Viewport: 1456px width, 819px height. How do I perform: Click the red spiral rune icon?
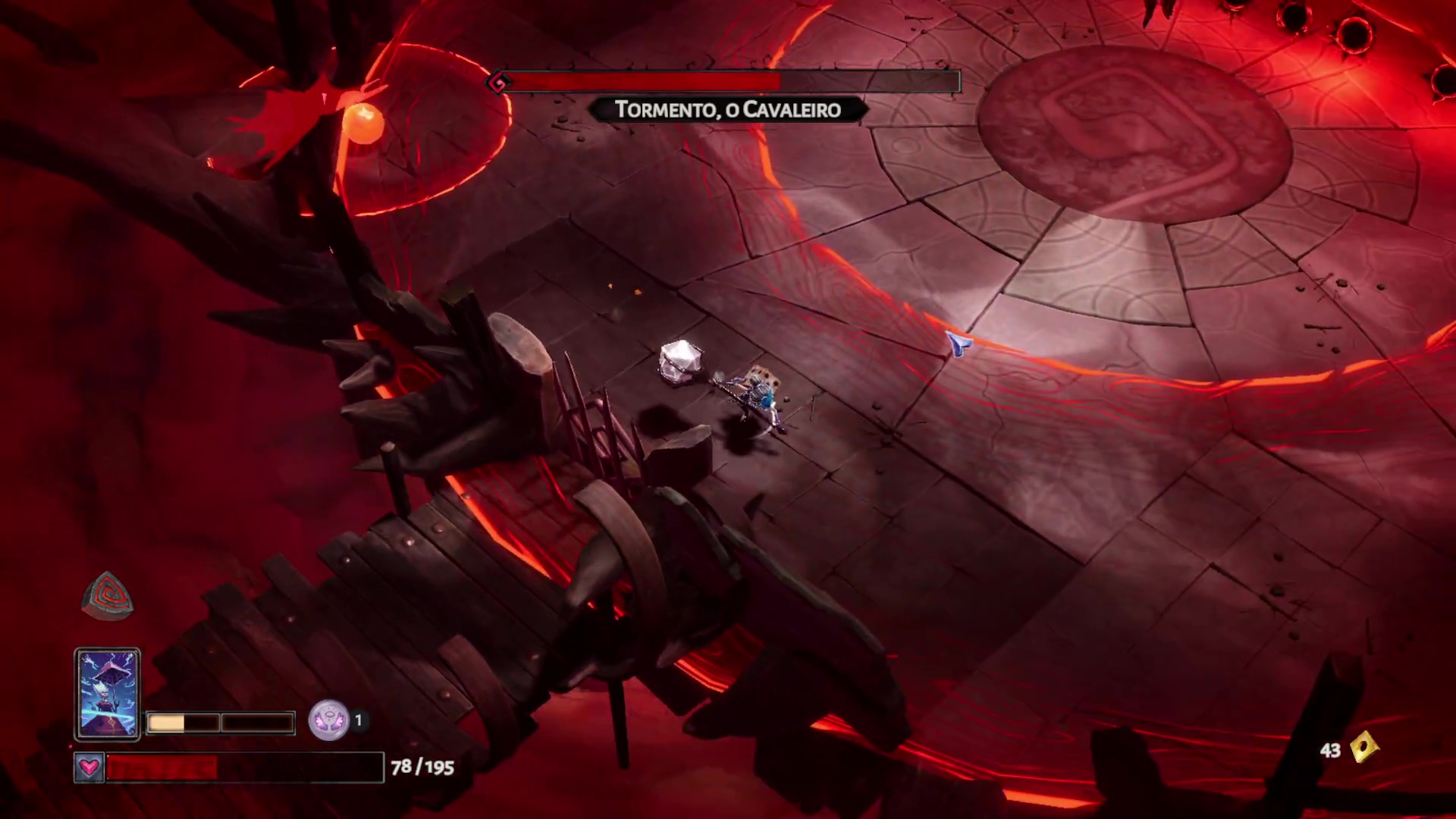[x=108, y=595]
